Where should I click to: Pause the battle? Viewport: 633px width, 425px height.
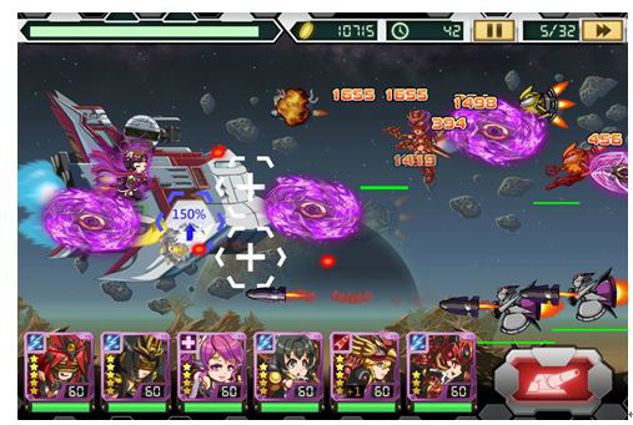(494, 30)
